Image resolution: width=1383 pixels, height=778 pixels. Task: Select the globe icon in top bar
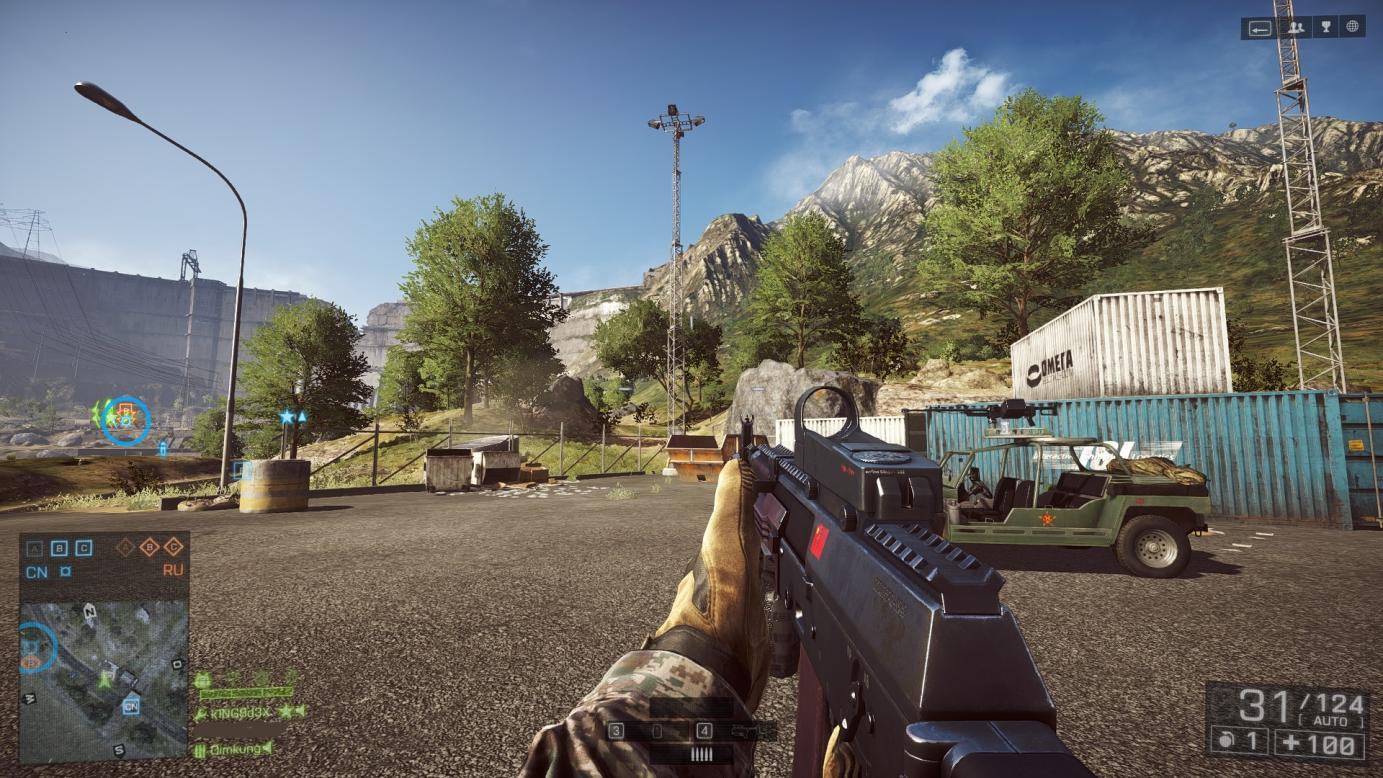[1353, 27]
